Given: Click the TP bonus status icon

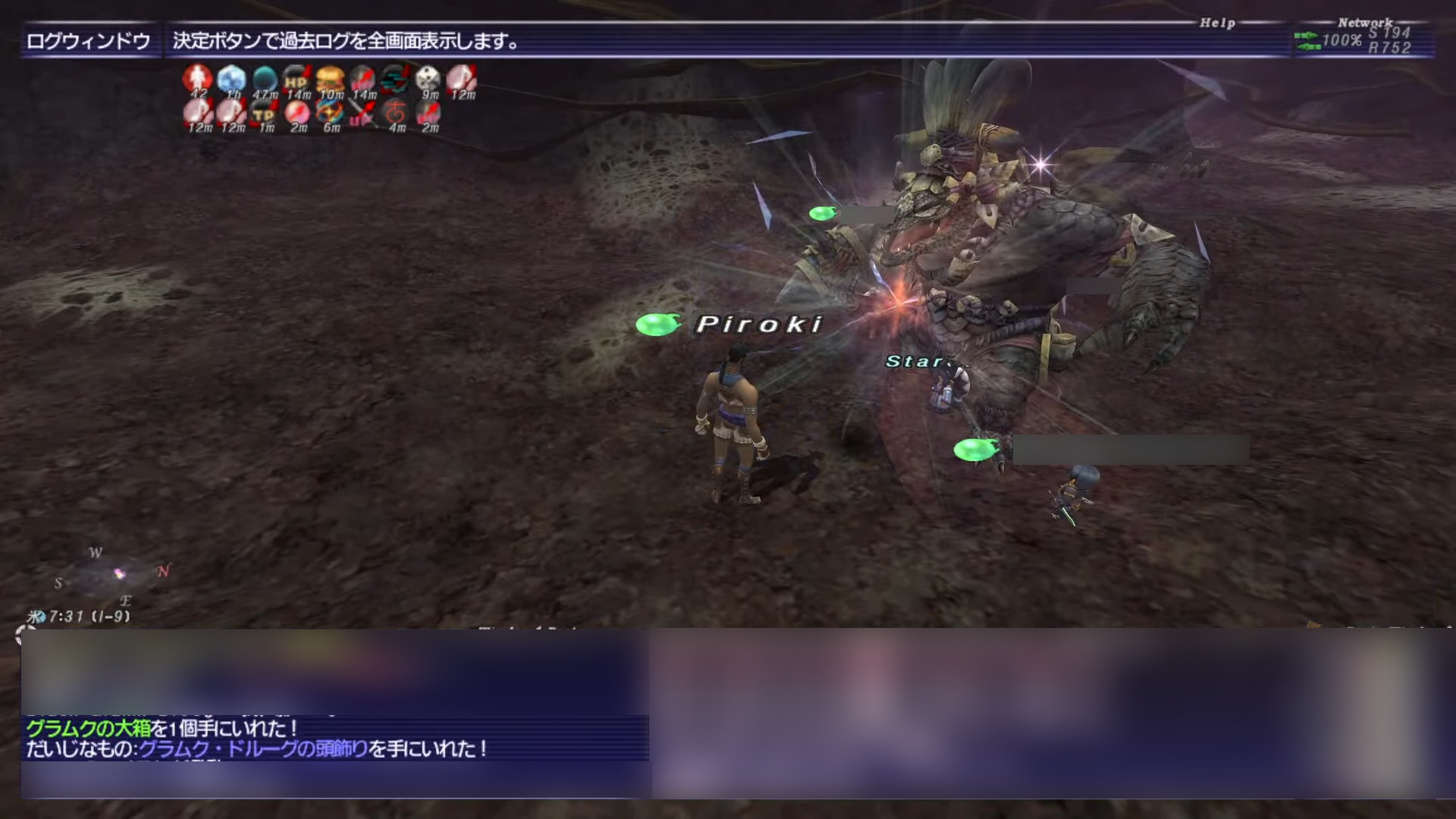Looking at the screenshot, I should (x=264, y=114).
